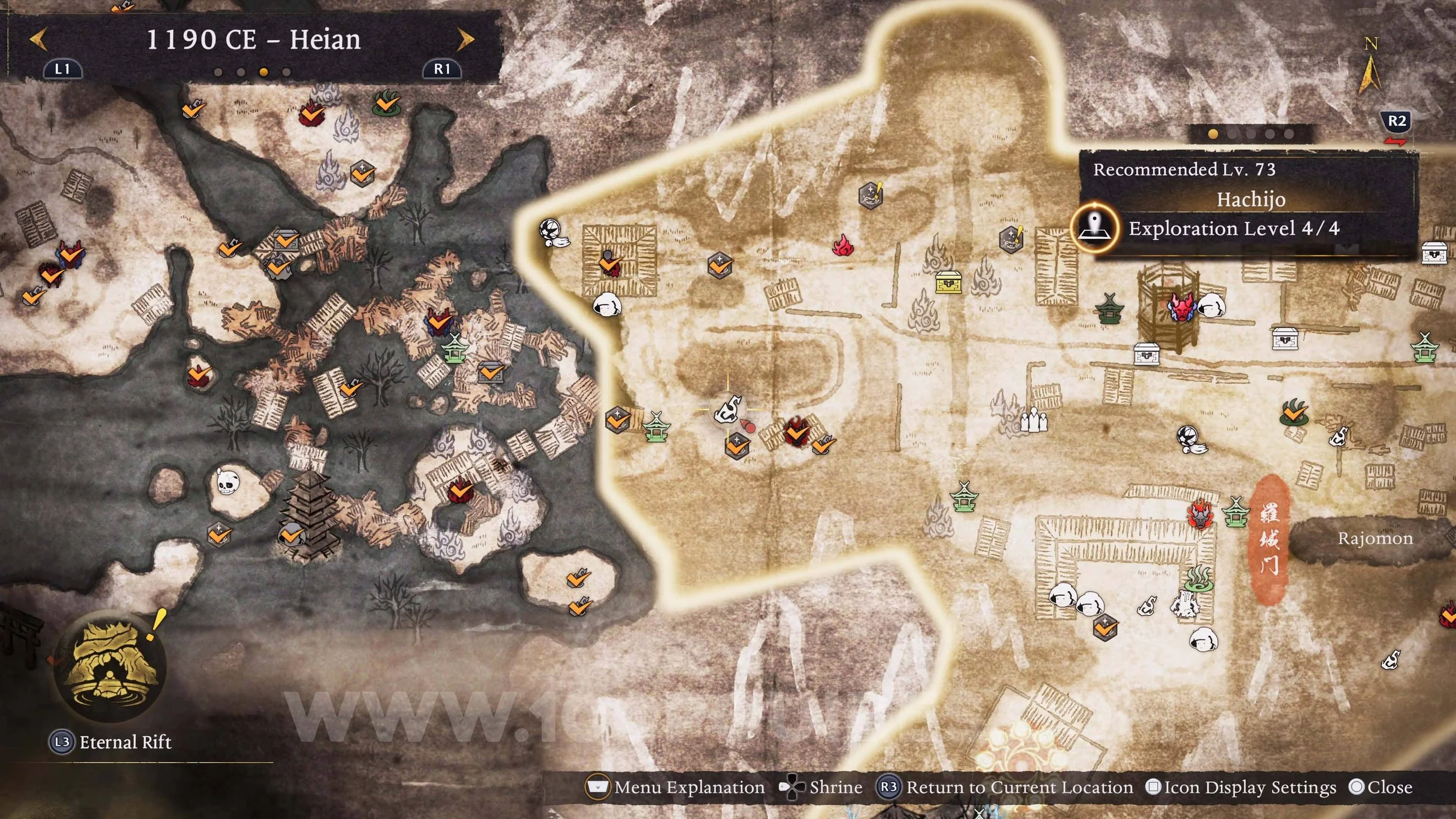Choose the green hot spring marker

coord(1199,578)
